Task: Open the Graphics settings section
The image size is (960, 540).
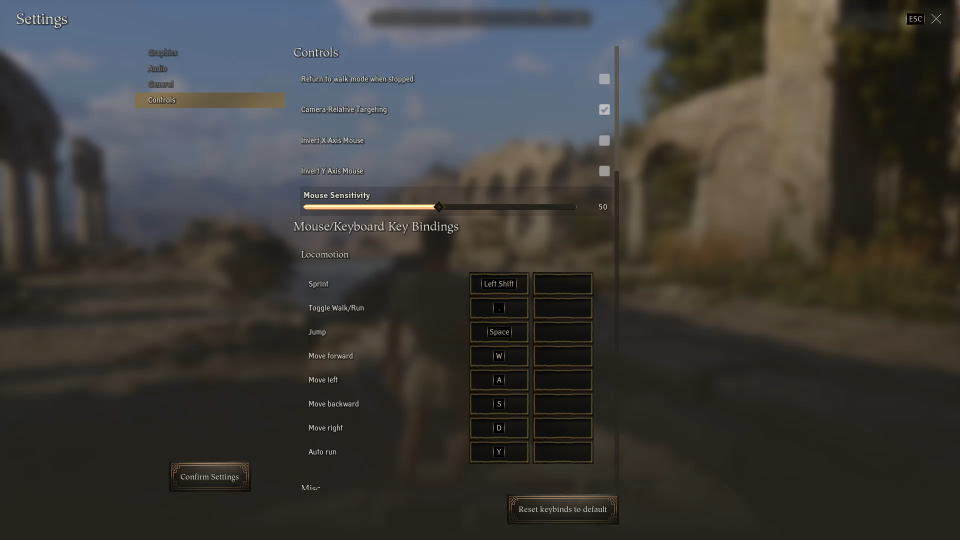Action: (163, 52)
